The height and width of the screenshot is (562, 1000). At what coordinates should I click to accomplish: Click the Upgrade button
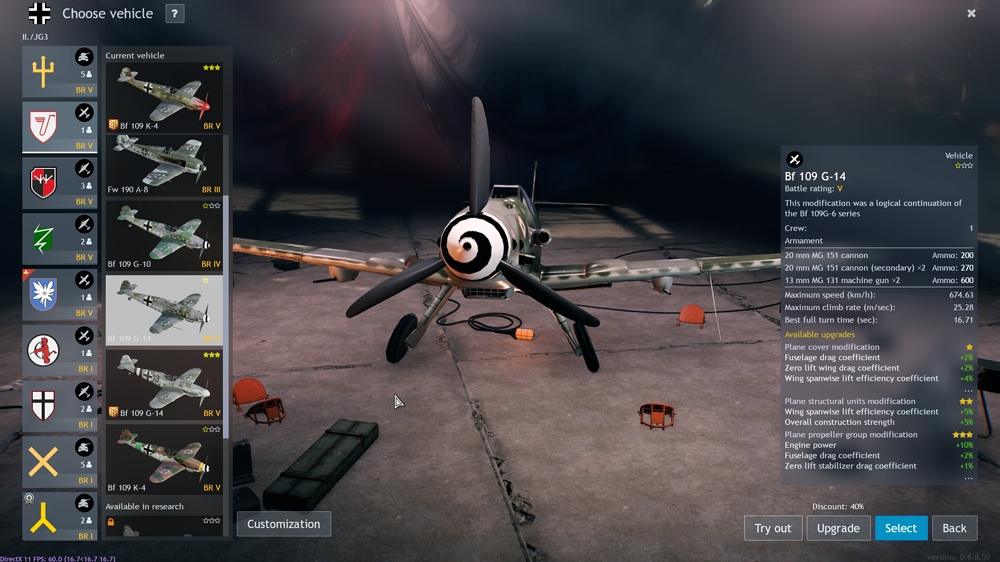[x=838, y=528]
